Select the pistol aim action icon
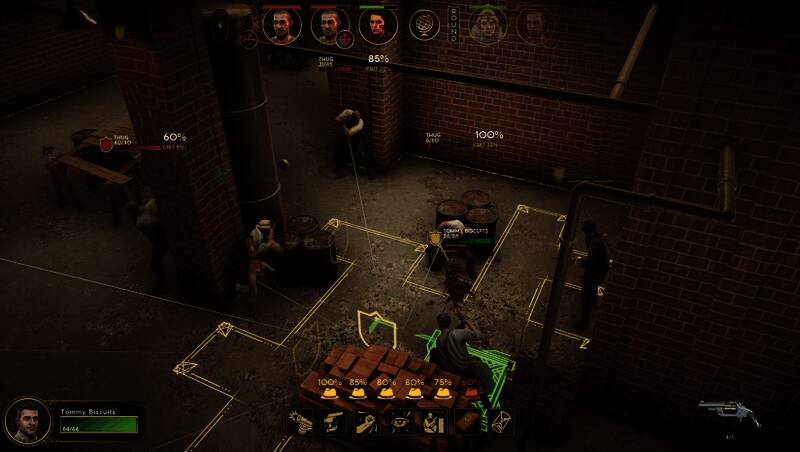Image resolution: width=800 pixels, height=452 pixels. 330,422
